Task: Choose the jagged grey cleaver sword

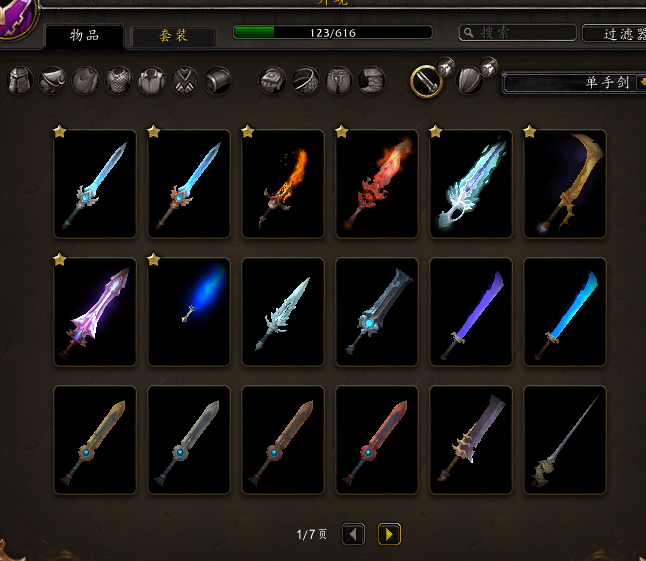Action: 471,440
